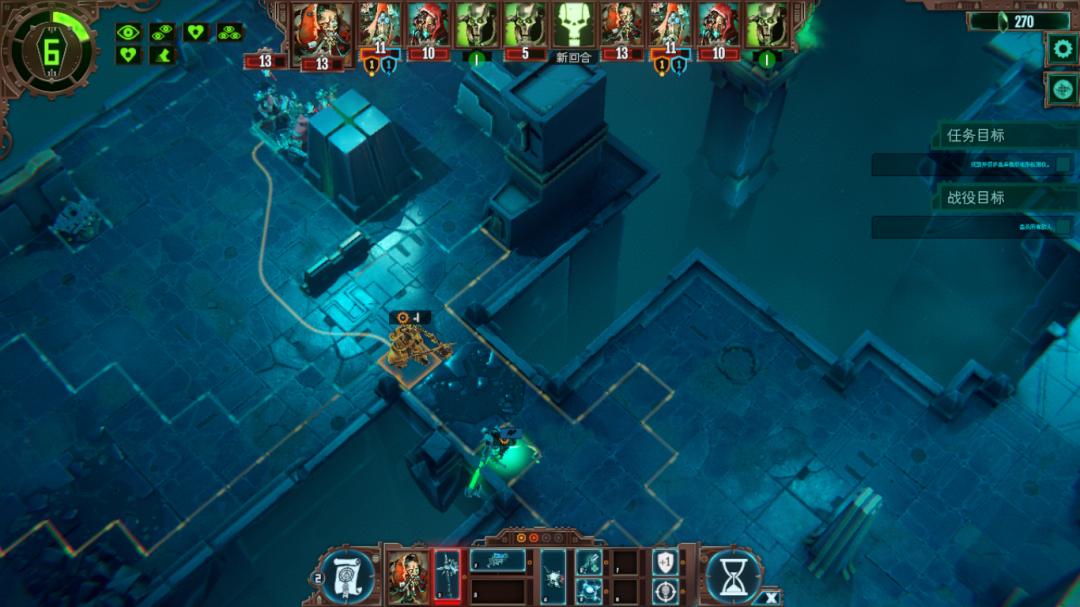Activate the shield plus-one ability
Viewport: 1080px width, 607px height.
tap(664, 562)
